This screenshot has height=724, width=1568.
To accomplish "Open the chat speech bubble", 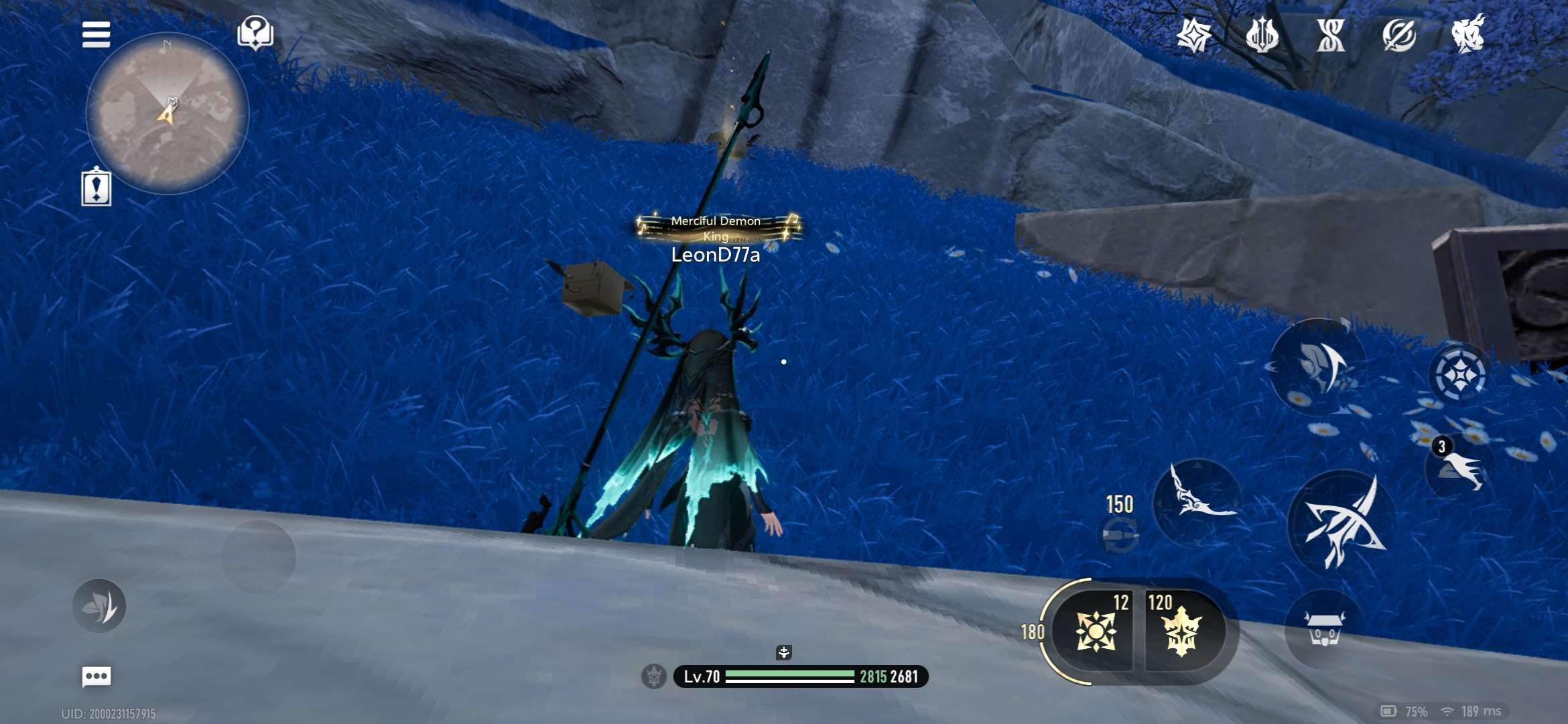I will (96, 676).
